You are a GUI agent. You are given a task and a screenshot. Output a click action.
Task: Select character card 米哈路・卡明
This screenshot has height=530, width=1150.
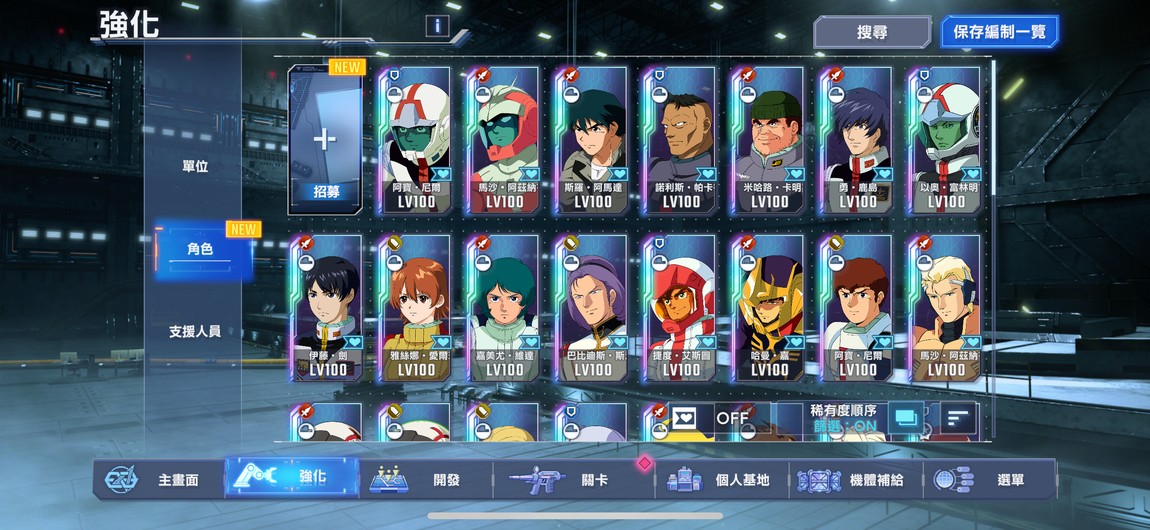click(x=769, y=140)
